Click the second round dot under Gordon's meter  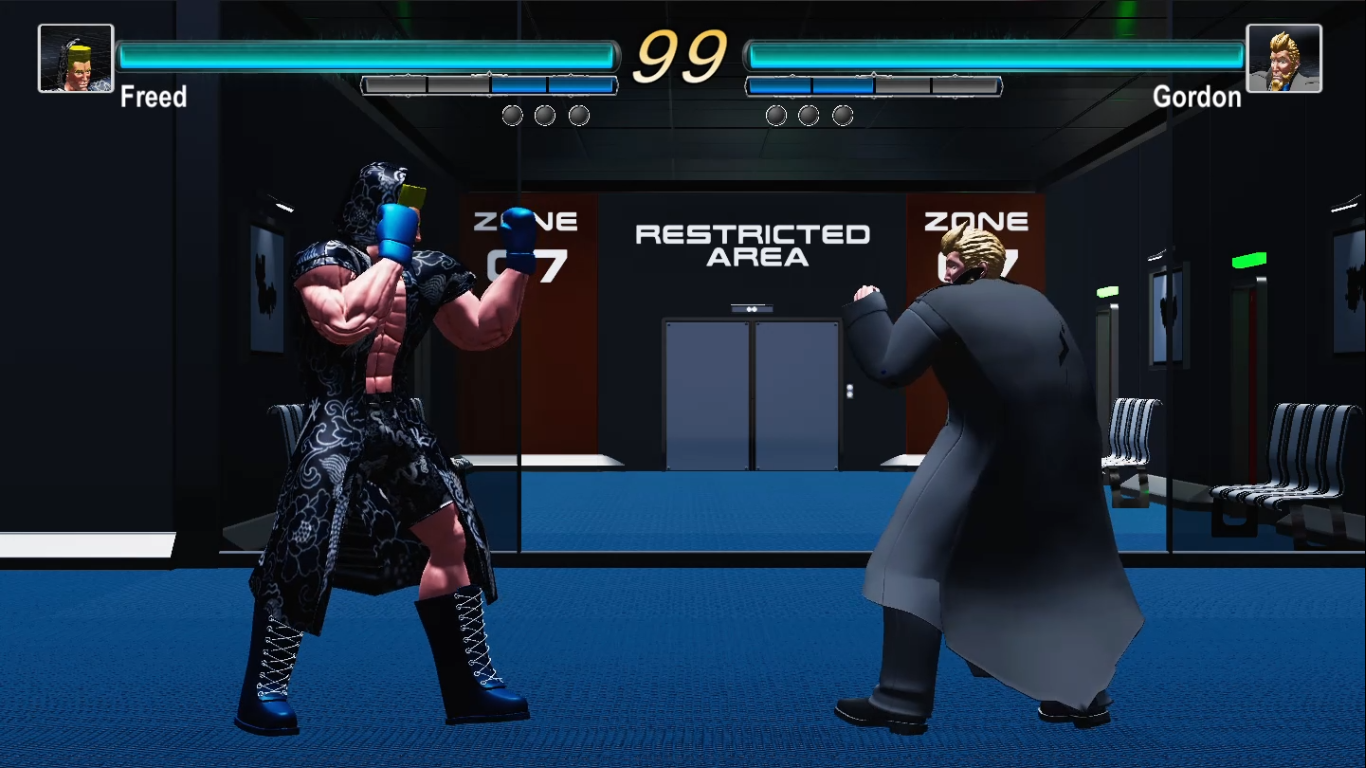click(x=808, y=115)
